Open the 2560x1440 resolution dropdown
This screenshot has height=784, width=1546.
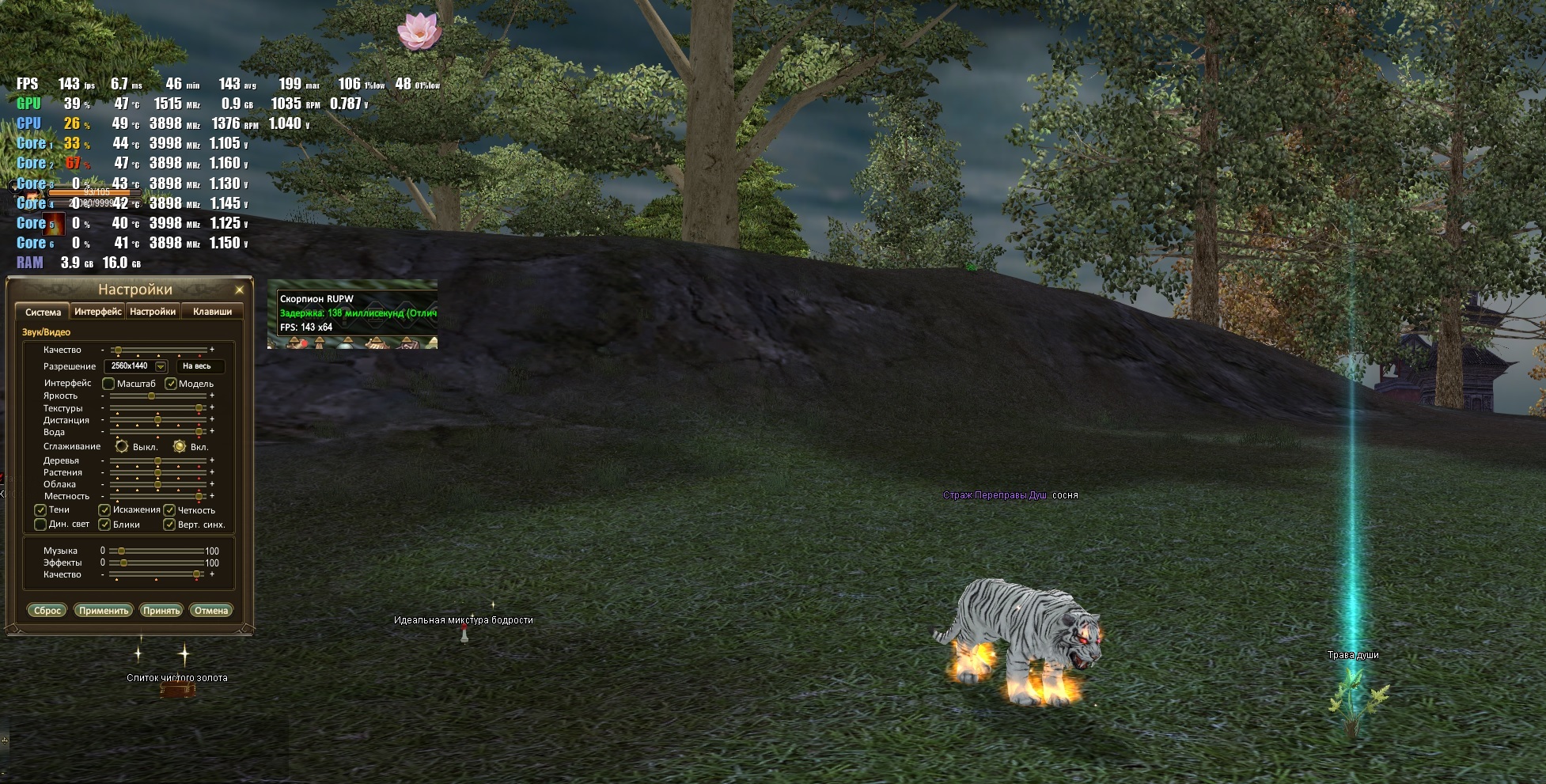pos(161,366)
